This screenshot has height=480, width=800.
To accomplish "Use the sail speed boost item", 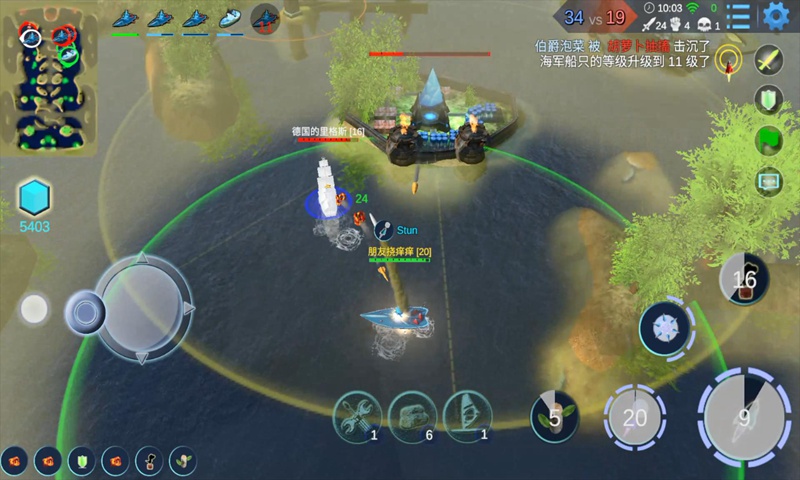I will click(x=468, y=413).
